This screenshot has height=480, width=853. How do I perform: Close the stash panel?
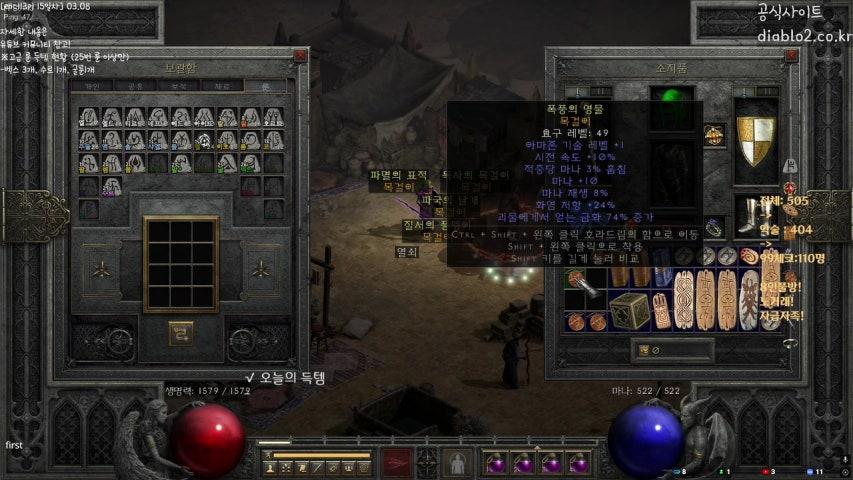coord(296,57)
